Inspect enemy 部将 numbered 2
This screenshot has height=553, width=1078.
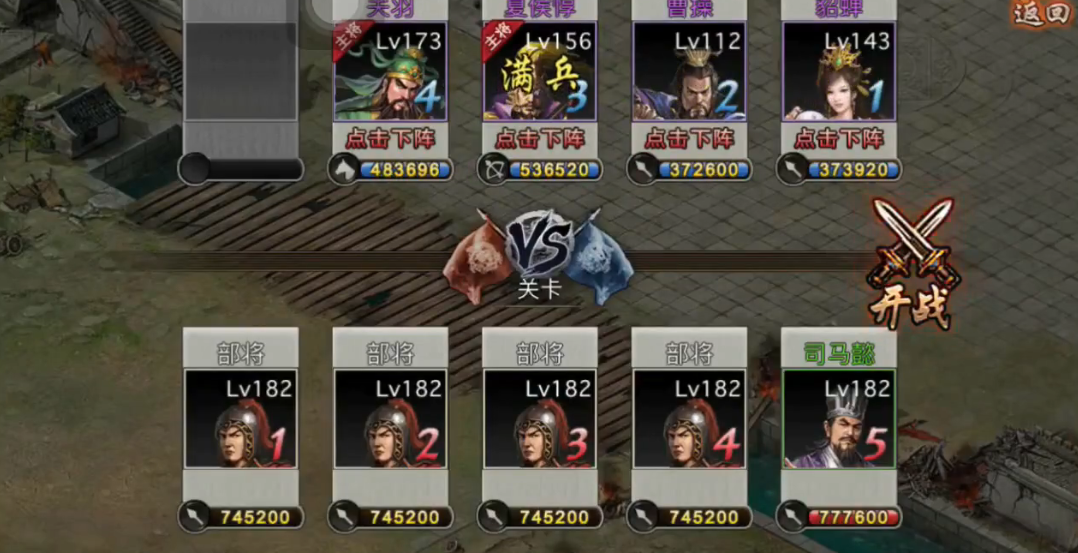[390, 420]
